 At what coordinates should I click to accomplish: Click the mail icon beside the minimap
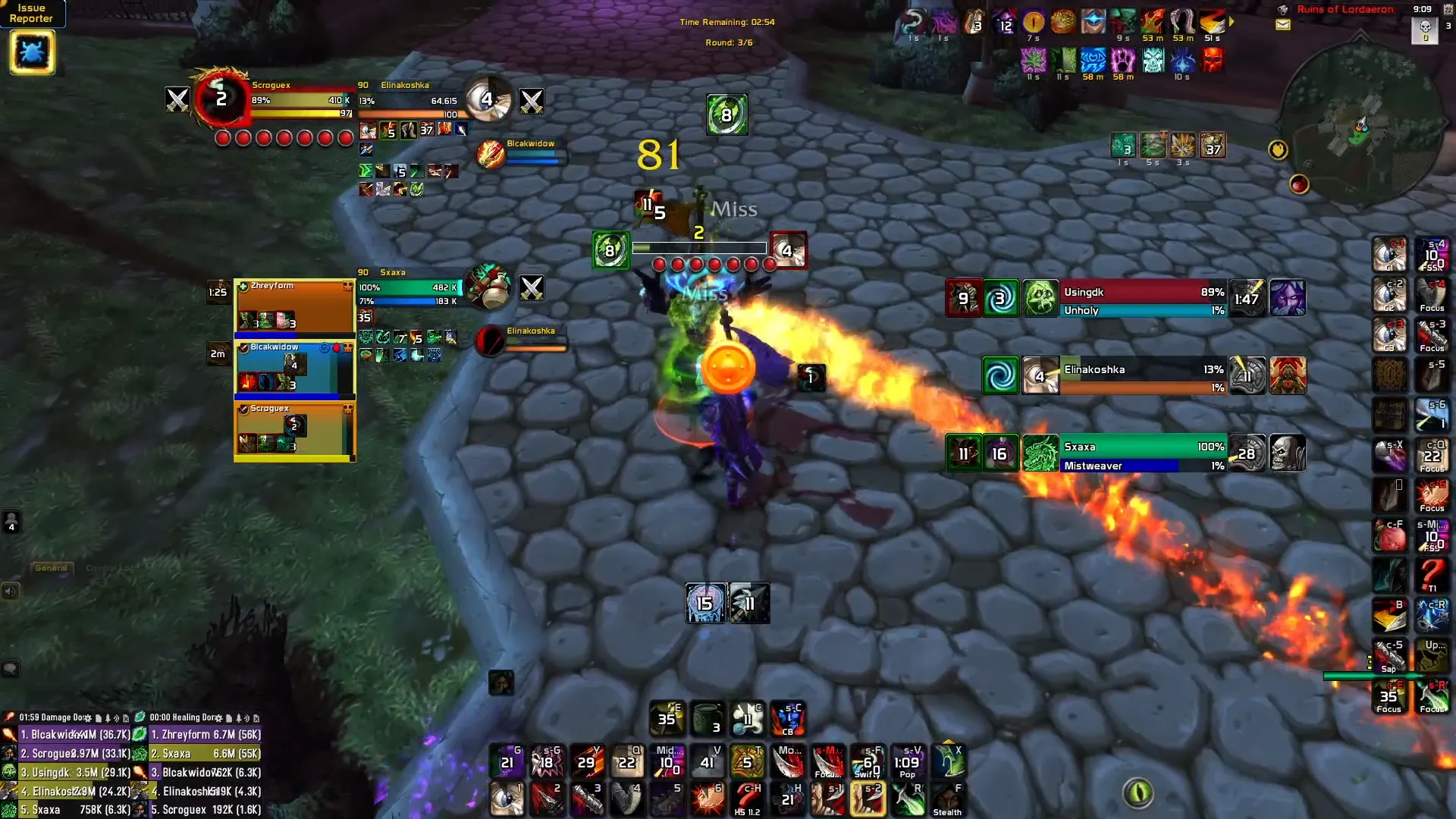tap(1282, 25)
